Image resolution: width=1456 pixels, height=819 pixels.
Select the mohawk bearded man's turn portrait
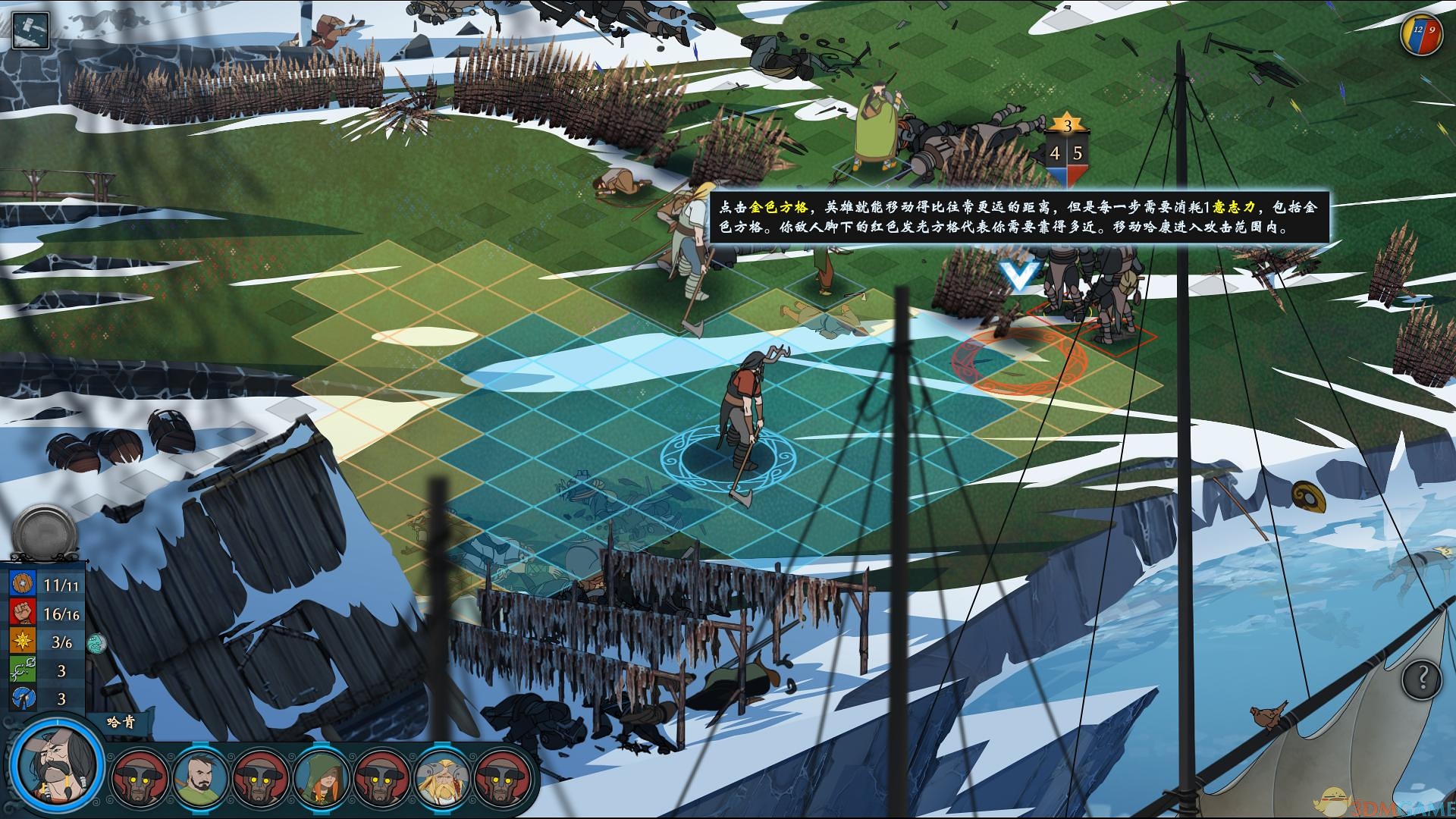pos(202,779)
